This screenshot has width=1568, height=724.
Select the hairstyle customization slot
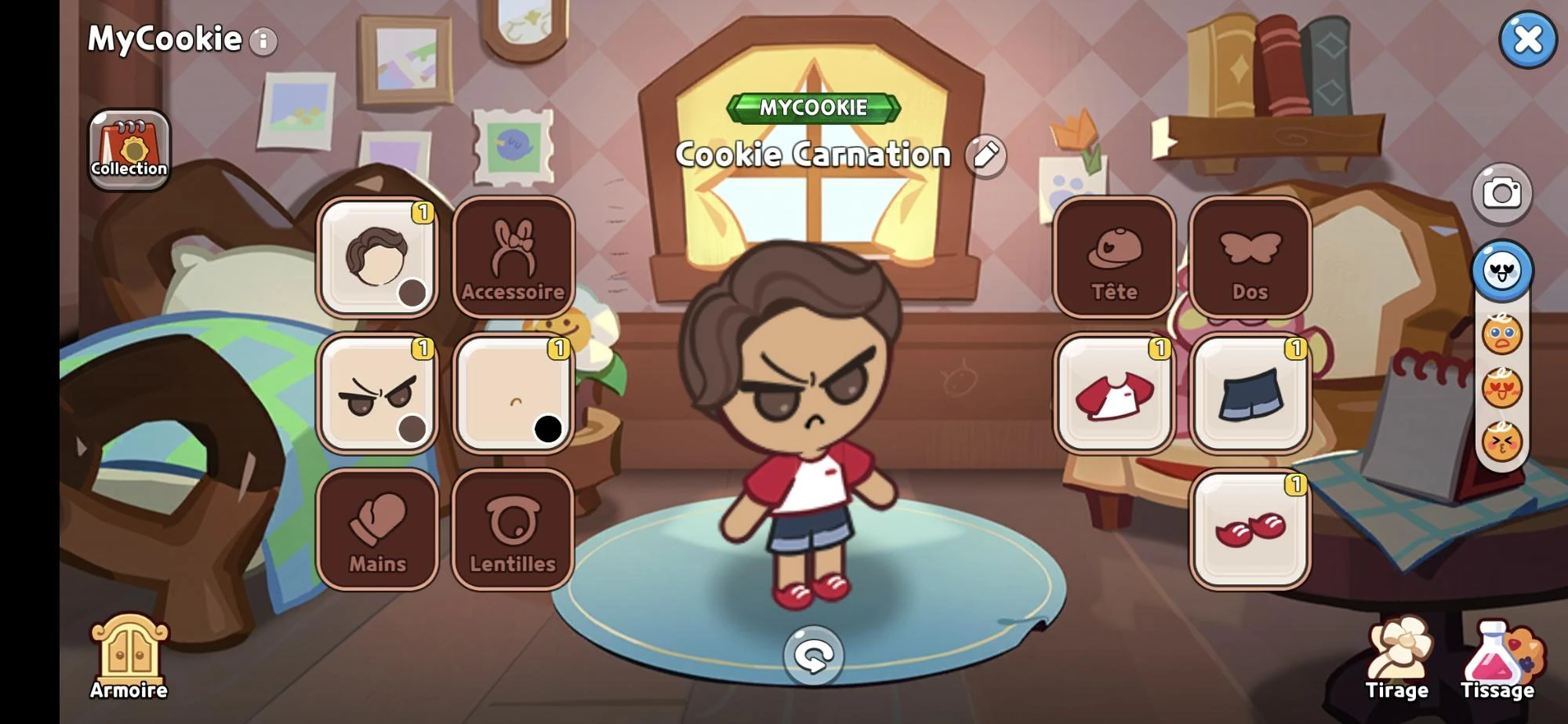(x=378, y=257)
